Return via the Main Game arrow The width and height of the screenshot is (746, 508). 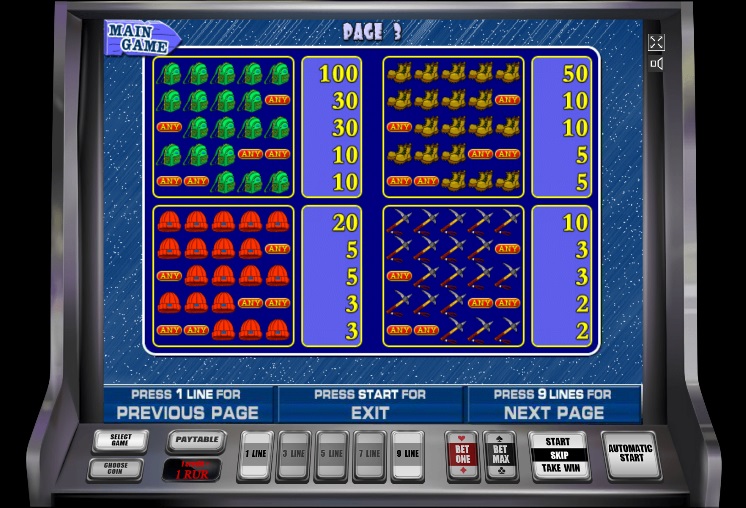pyautogui.click(x=141, y=38)
